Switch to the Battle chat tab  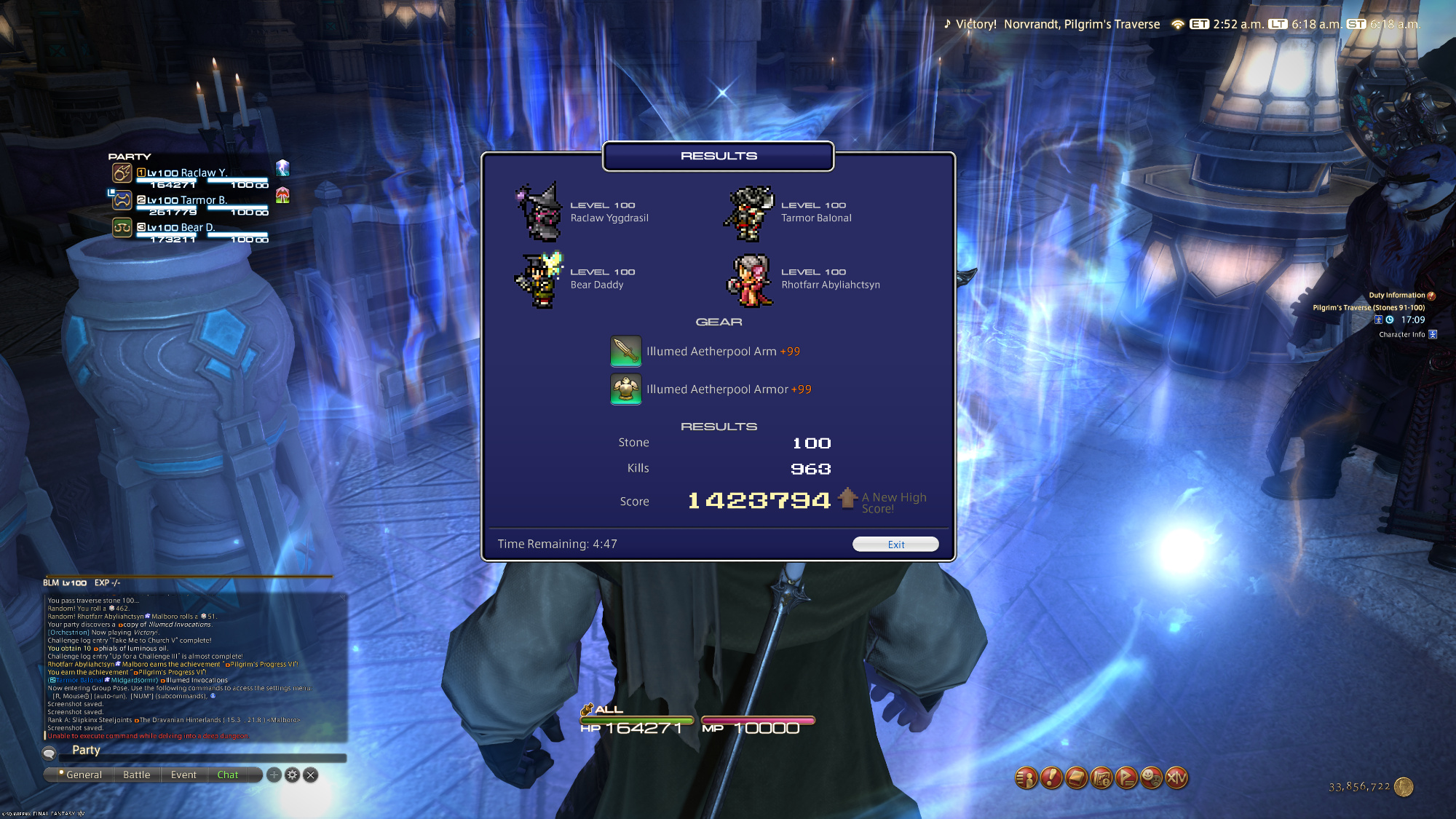point(137,775)
